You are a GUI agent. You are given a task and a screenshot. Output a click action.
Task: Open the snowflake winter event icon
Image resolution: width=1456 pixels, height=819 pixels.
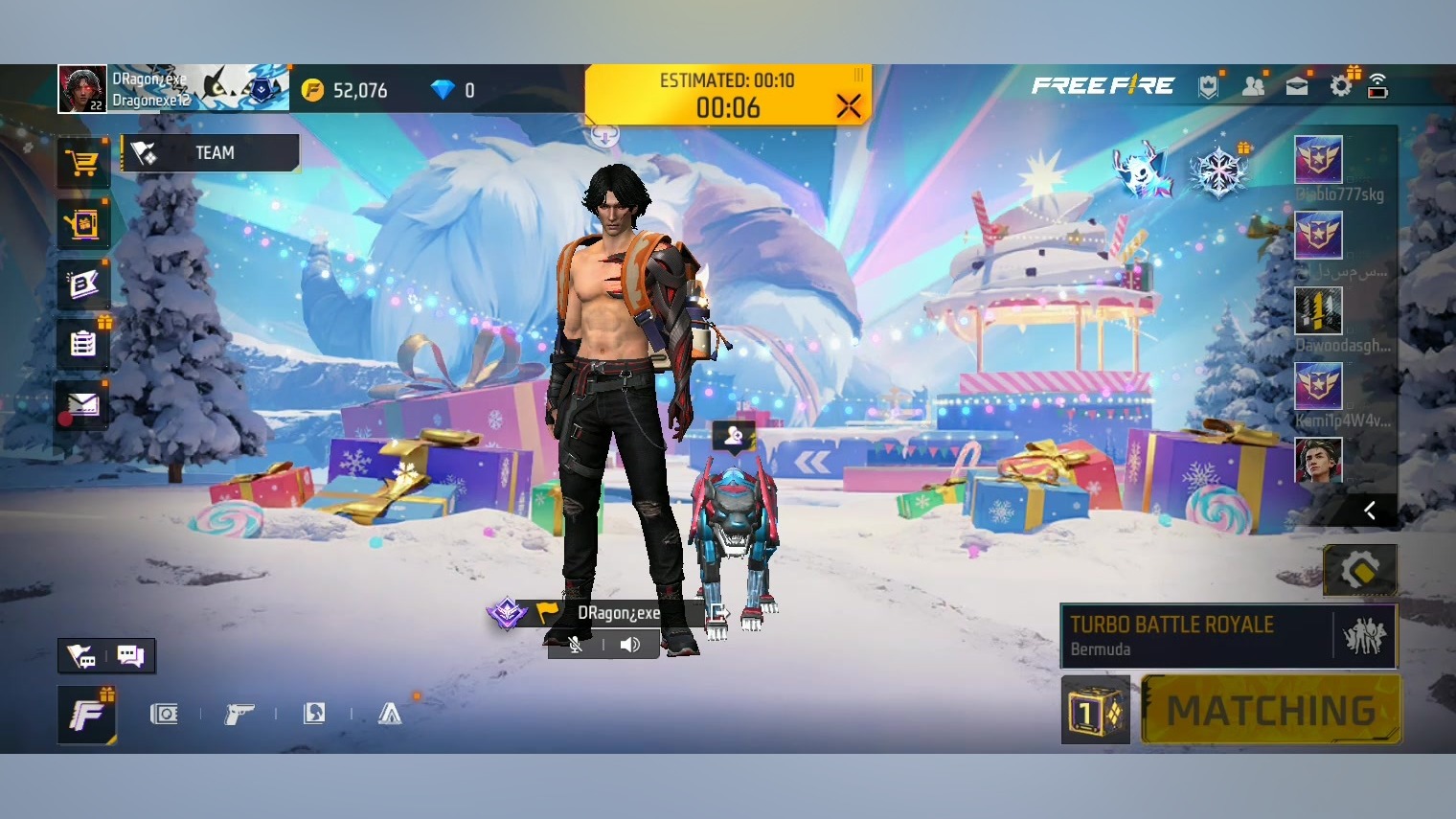[x=1218, y=172]
